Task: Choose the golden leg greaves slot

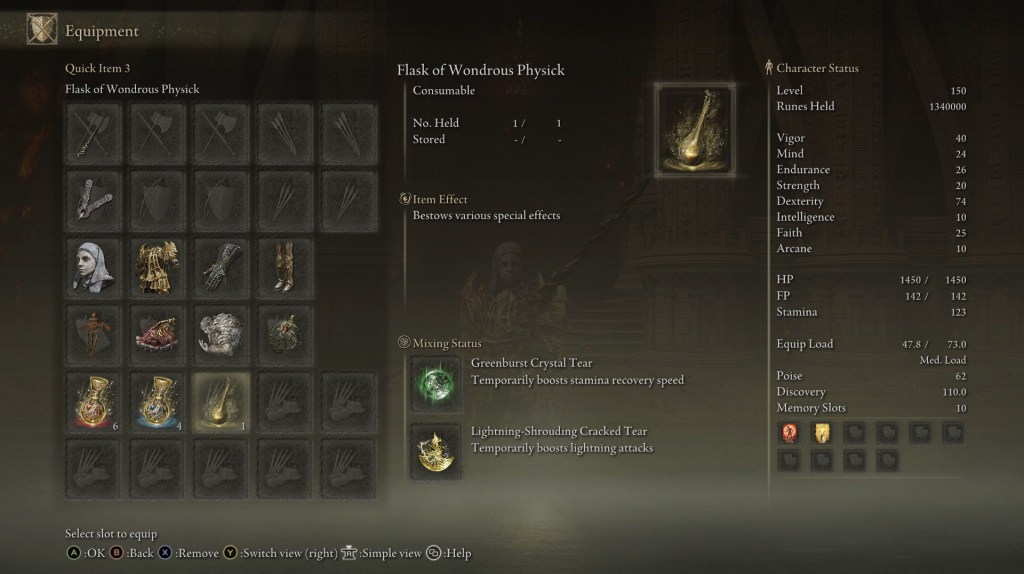Action: pos(285,266)
